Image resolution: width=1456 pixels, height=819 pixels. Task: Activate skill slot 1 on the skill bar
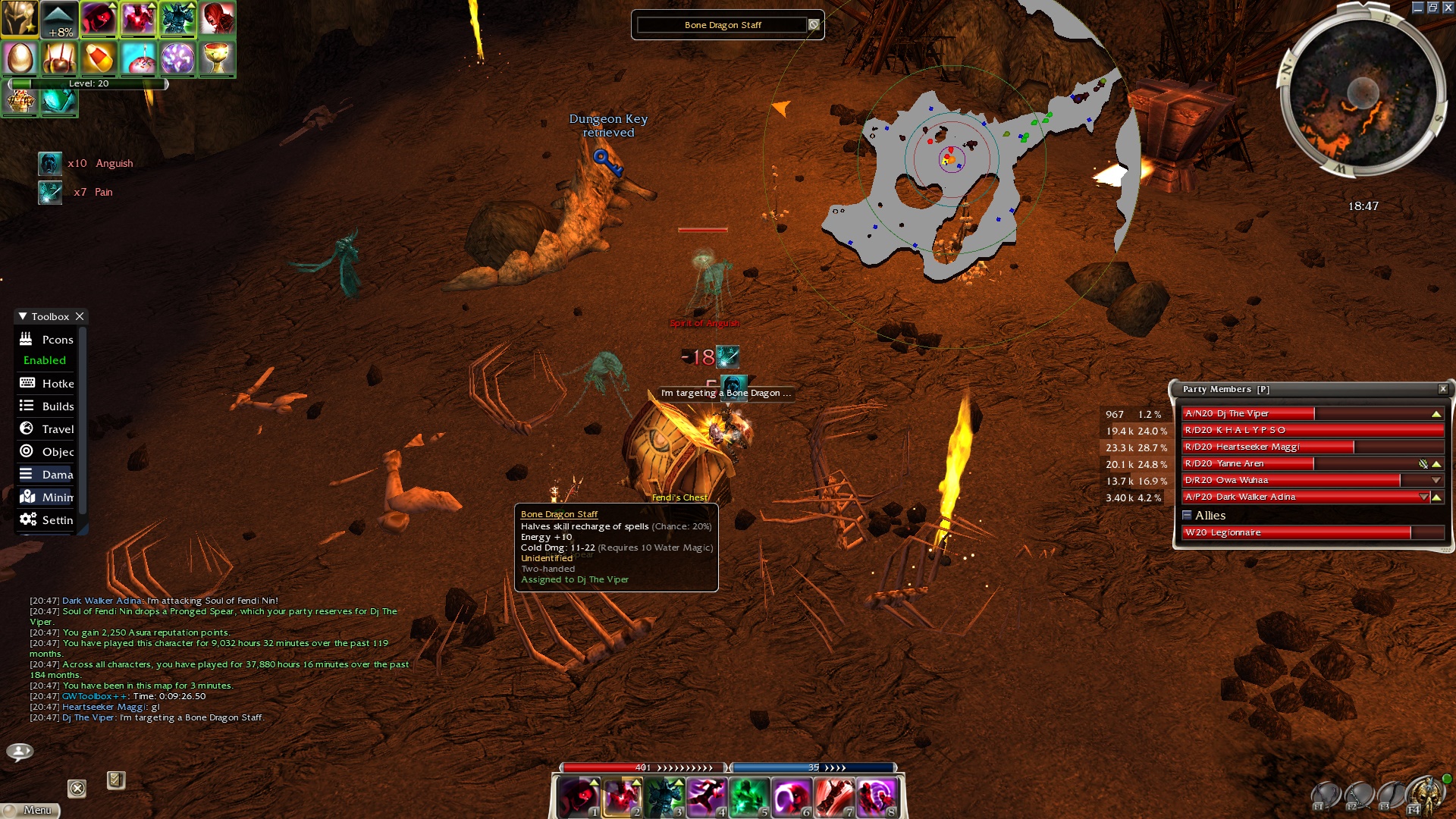[x=579, y=797]
